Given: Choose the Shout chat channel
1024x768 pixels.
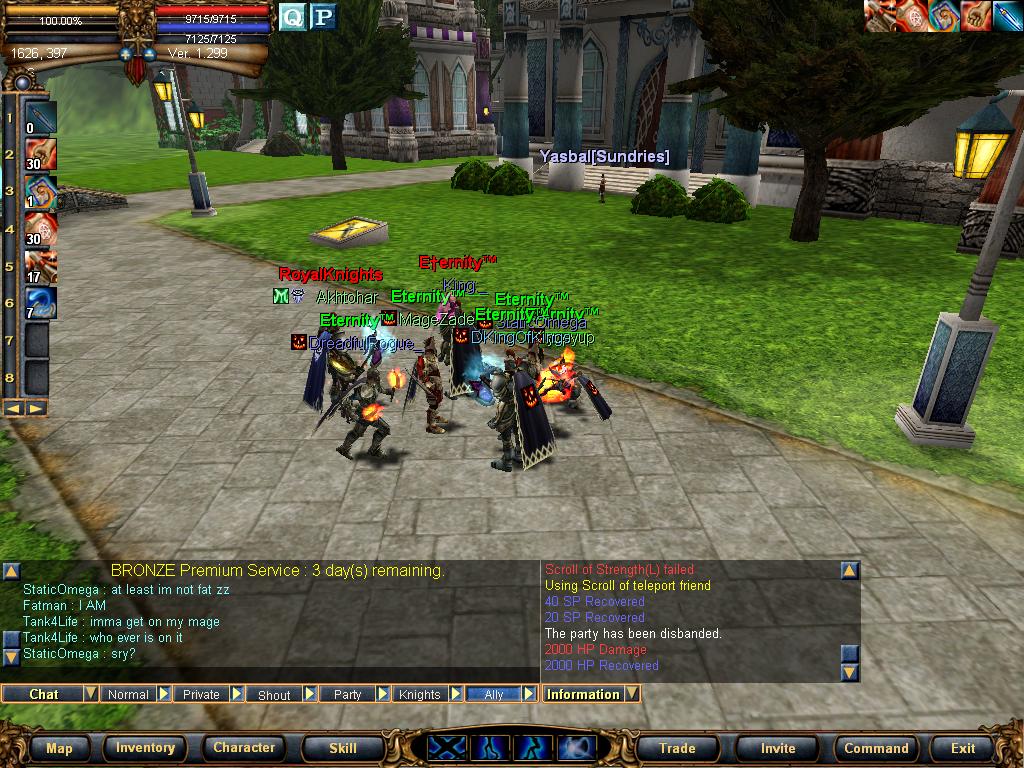Looking at the screenshot, I should coord(274,694).
